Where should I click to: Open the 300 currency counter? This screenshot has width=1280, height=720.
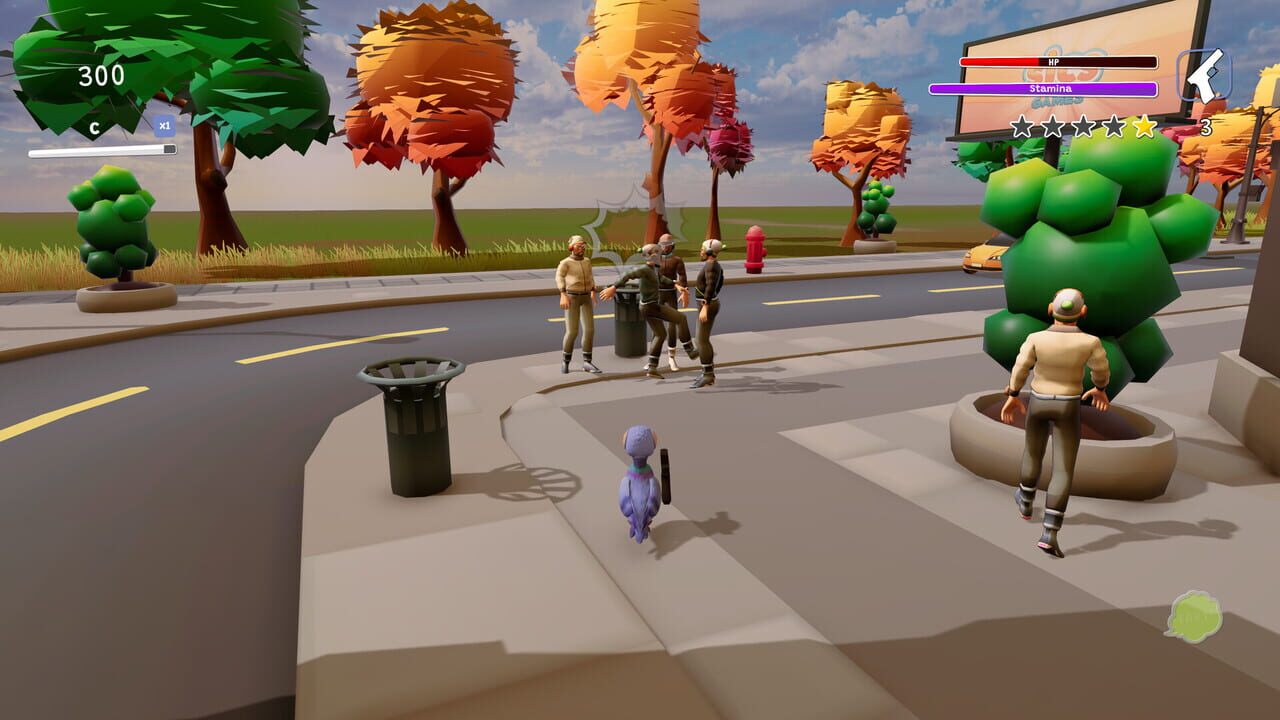click(x=99, y=75)
